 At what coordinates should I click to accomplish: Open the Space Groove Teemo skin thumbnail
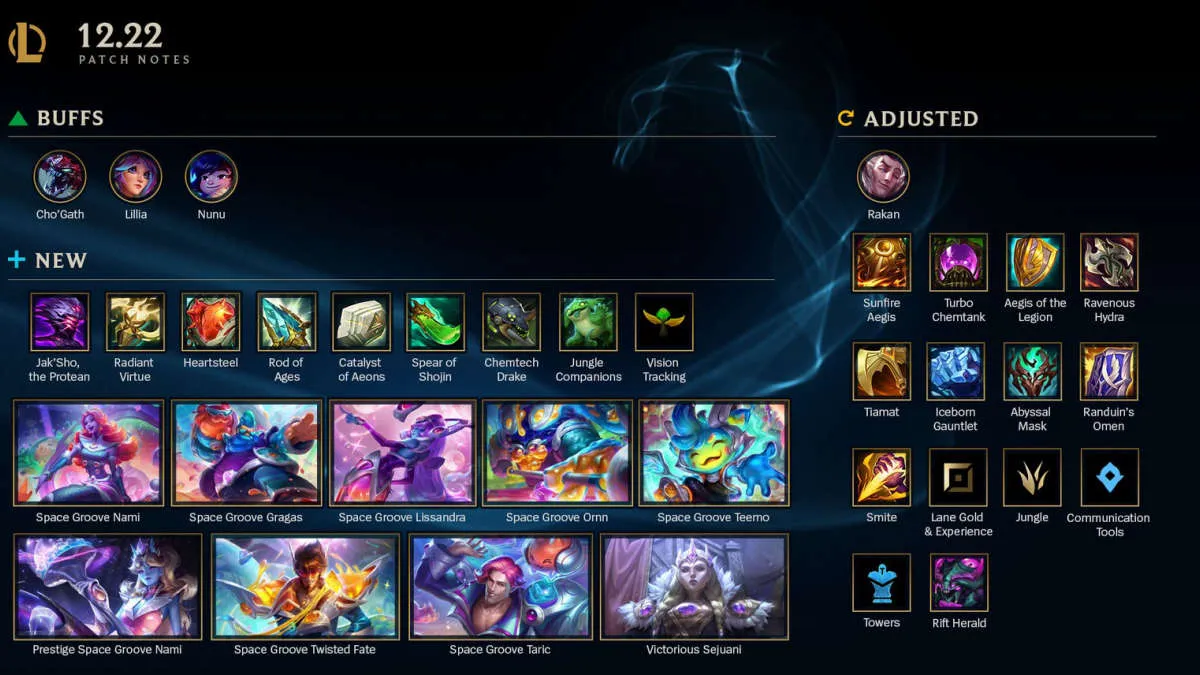click(x=714, y=453)
